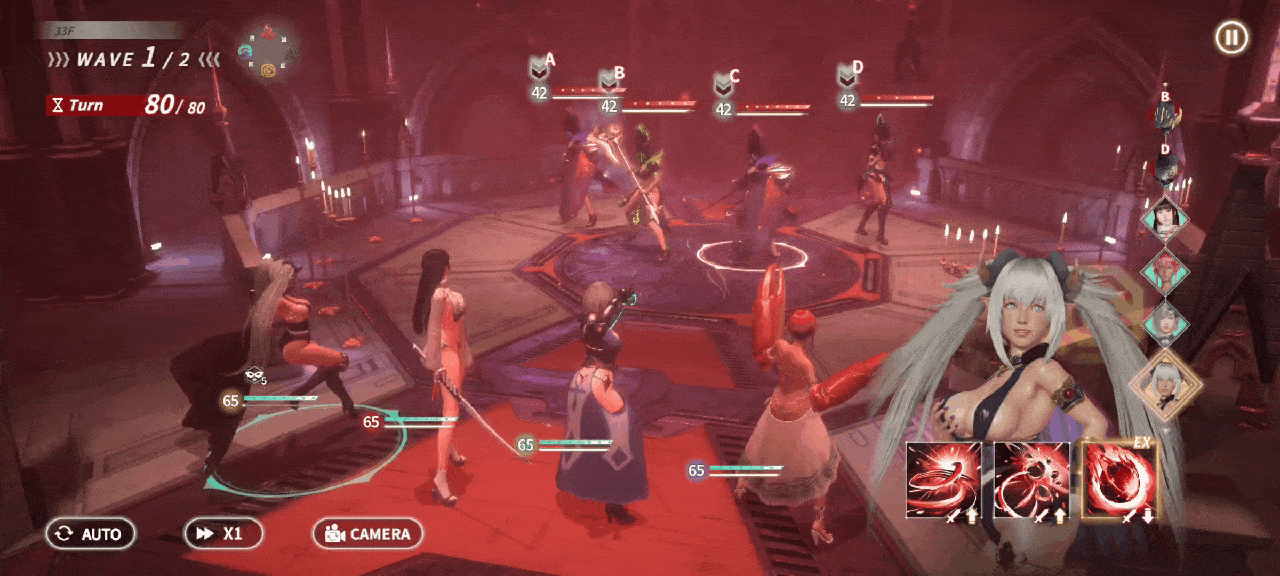Select the black-haired portrait in turn order

(x=1165, y=218)
